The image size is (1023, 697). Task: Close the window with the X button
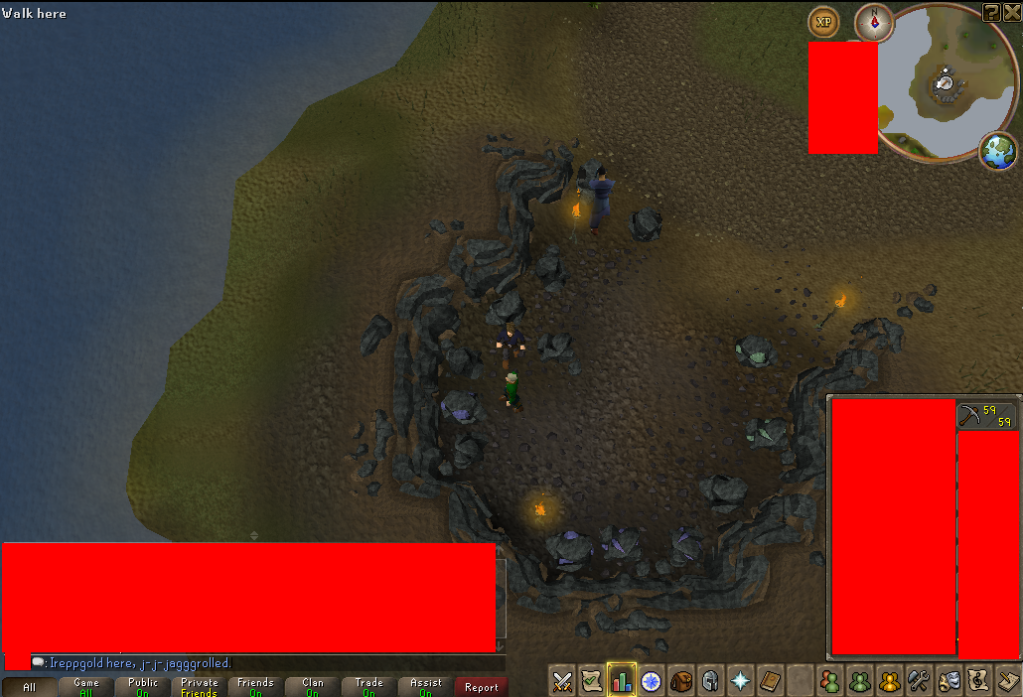pyautogui.click(x=1011, y=12)
